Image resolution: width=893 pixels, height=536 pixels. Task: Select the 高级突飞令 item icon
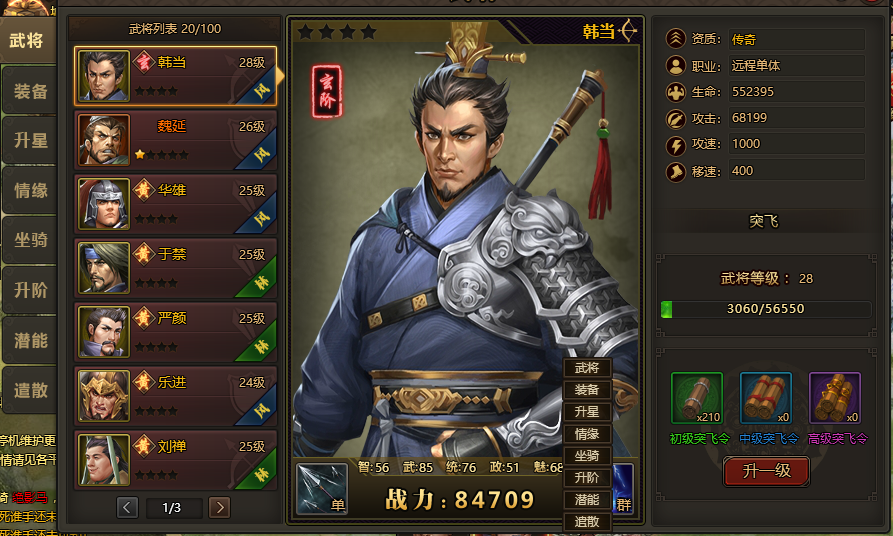(x=835, y=398)
